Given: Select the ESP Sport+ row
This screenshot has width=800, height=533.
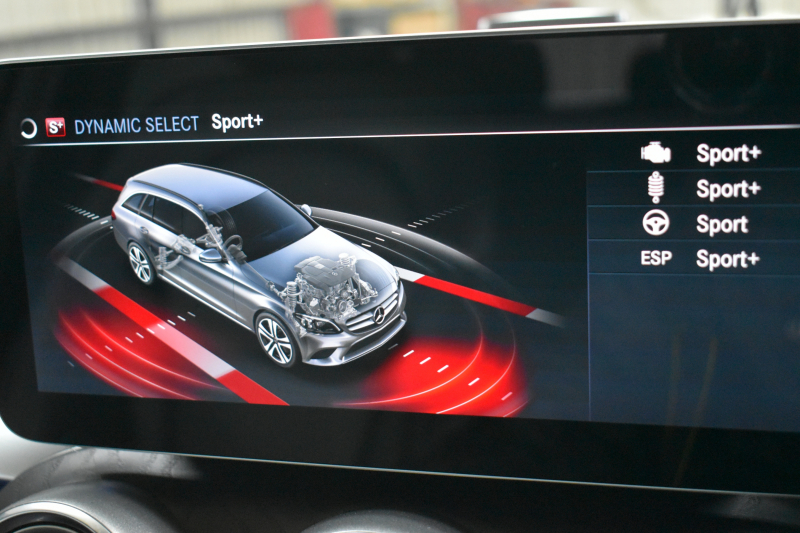Looking at the screenshot, I should pyautogui.click(x=700, y=259).
